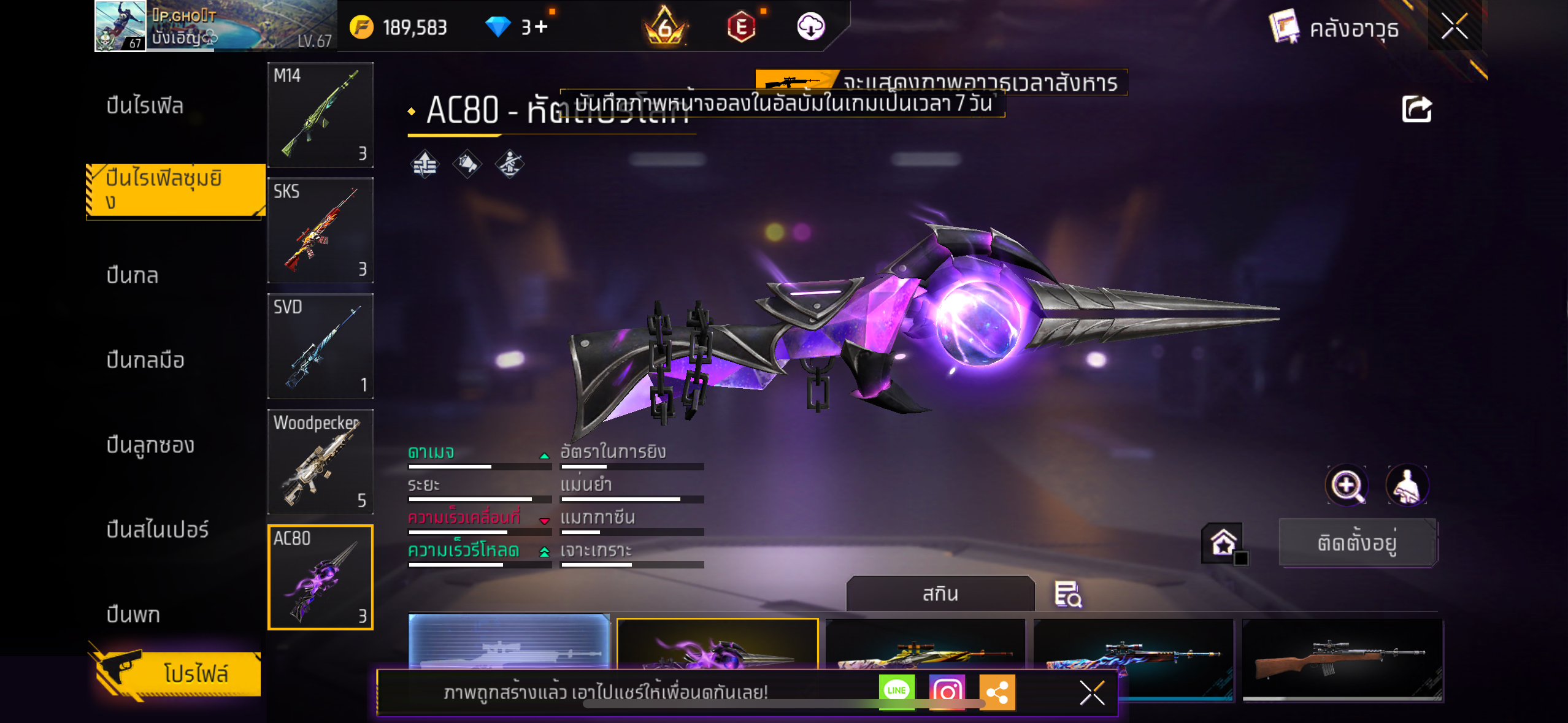This screenshot has height=723, width=1568.
Task: Open the สกิน skin tab
Action: pyautogui.click(x=940, y=594)
